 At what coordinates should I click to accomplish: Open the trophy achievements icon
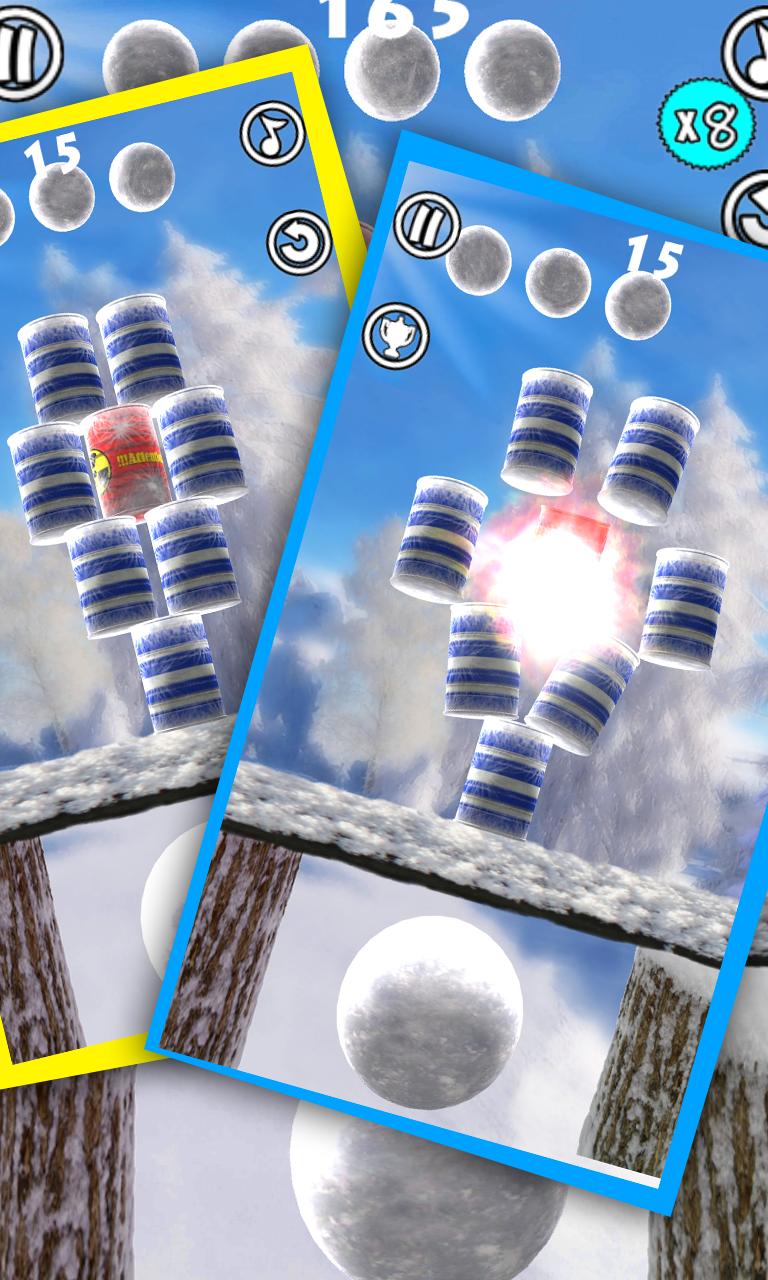(396, 335)
